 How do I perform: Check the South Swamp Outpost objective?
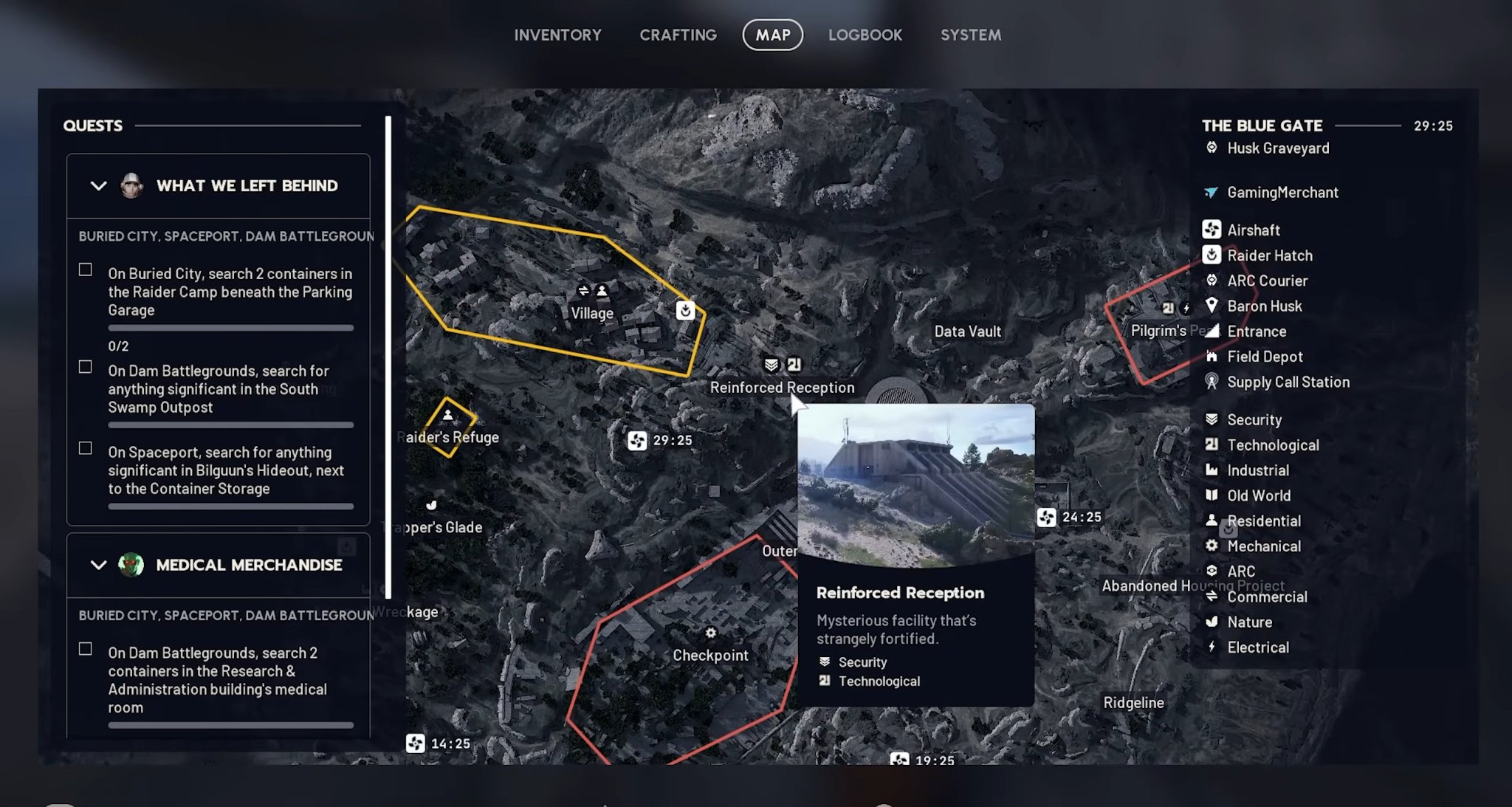[83, 367]
